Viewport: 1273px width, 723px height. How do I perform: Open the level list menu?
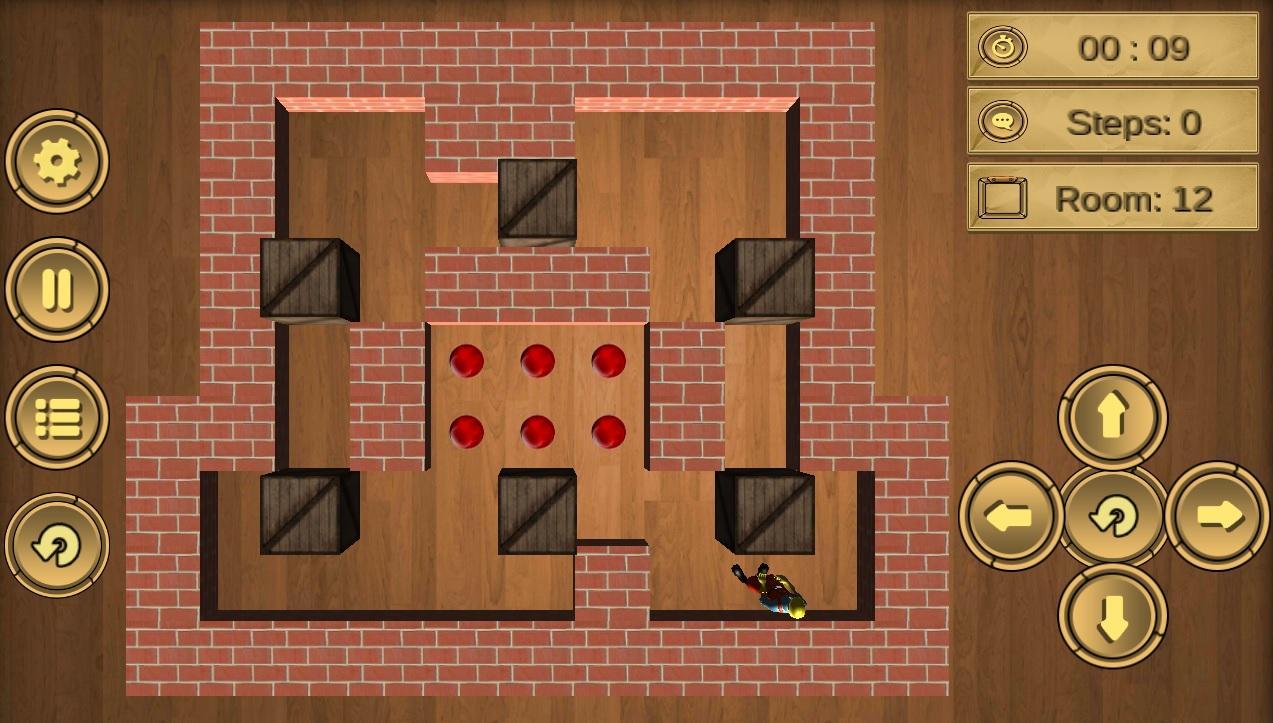57,418
